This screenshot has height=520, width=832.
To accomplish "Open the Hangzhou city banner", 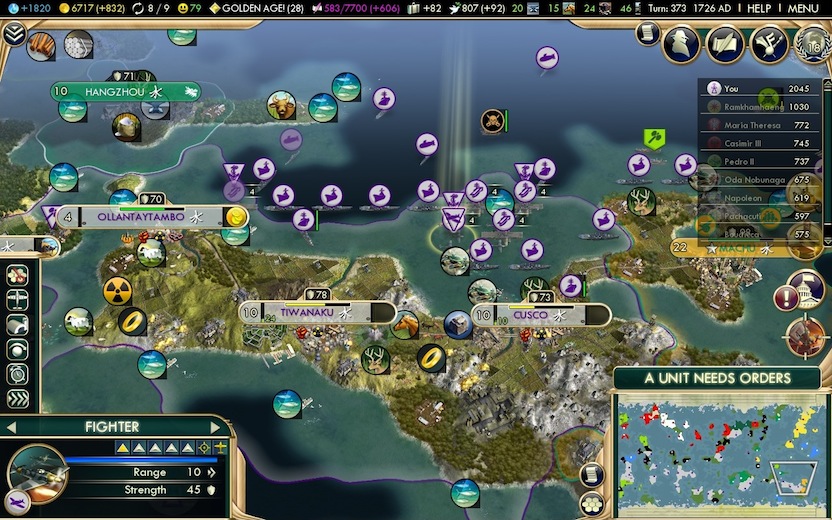I will pos(125,92).
